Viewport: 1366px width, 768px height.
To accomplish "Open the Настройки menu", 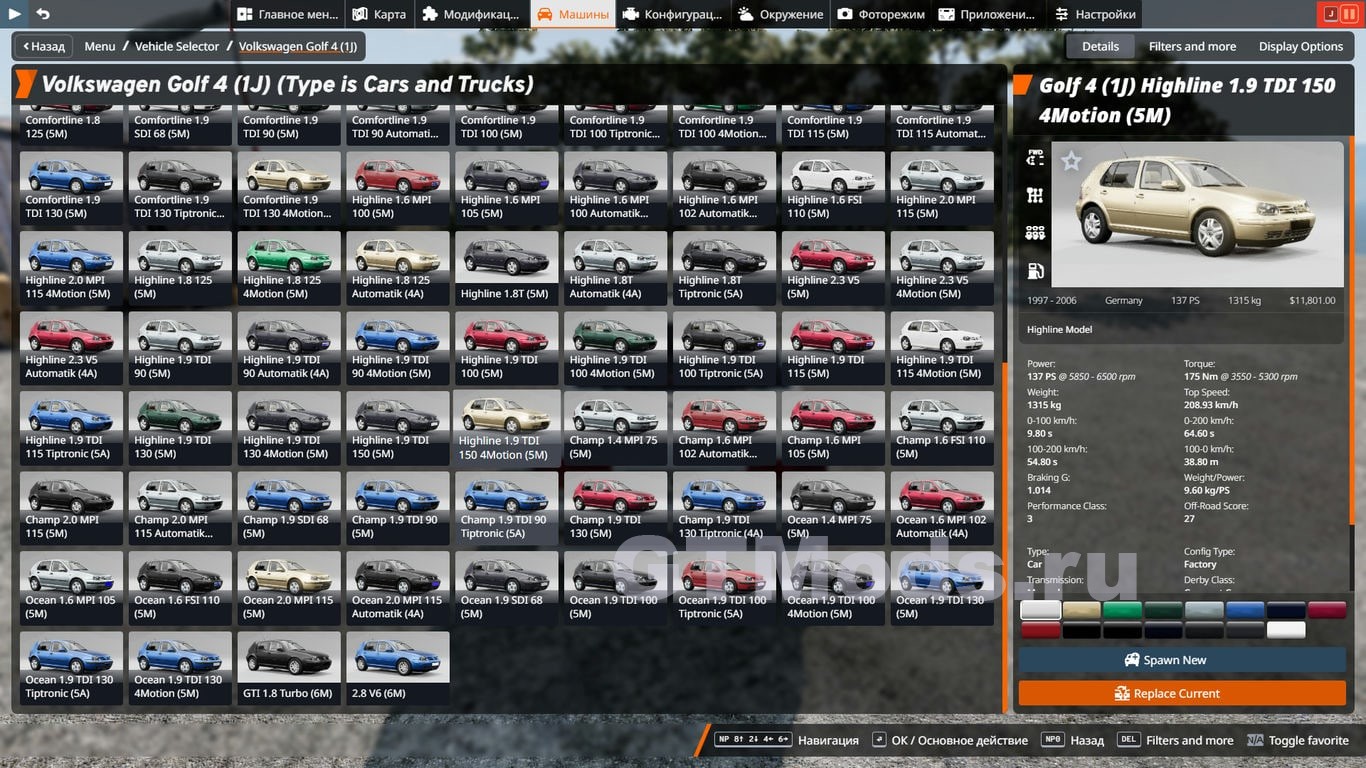I will (x=1095, y=14).
